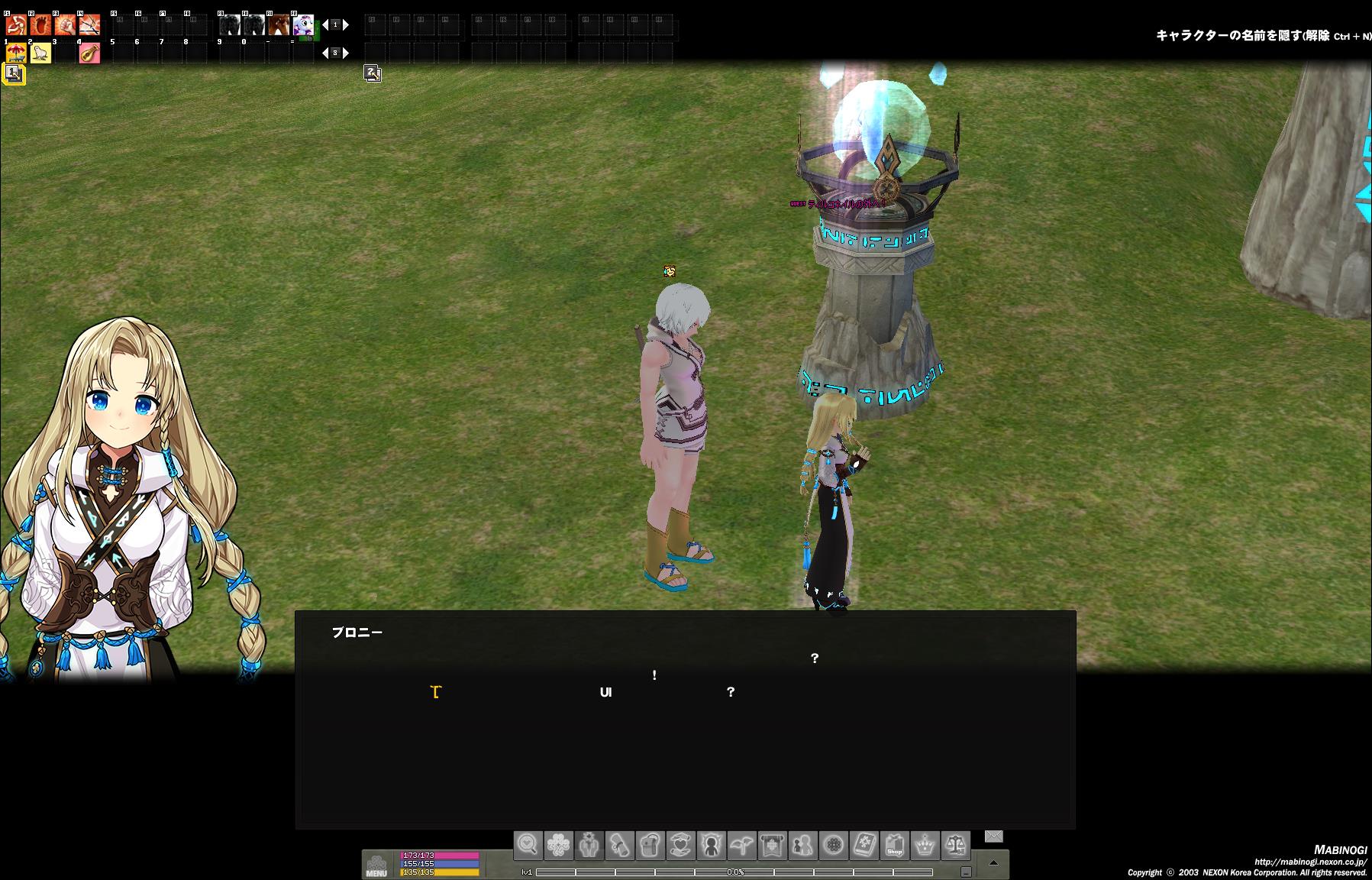This screenshot has height=880, width=1372.
Task: Click the hands holding heart icon
Action: (680, 846)
